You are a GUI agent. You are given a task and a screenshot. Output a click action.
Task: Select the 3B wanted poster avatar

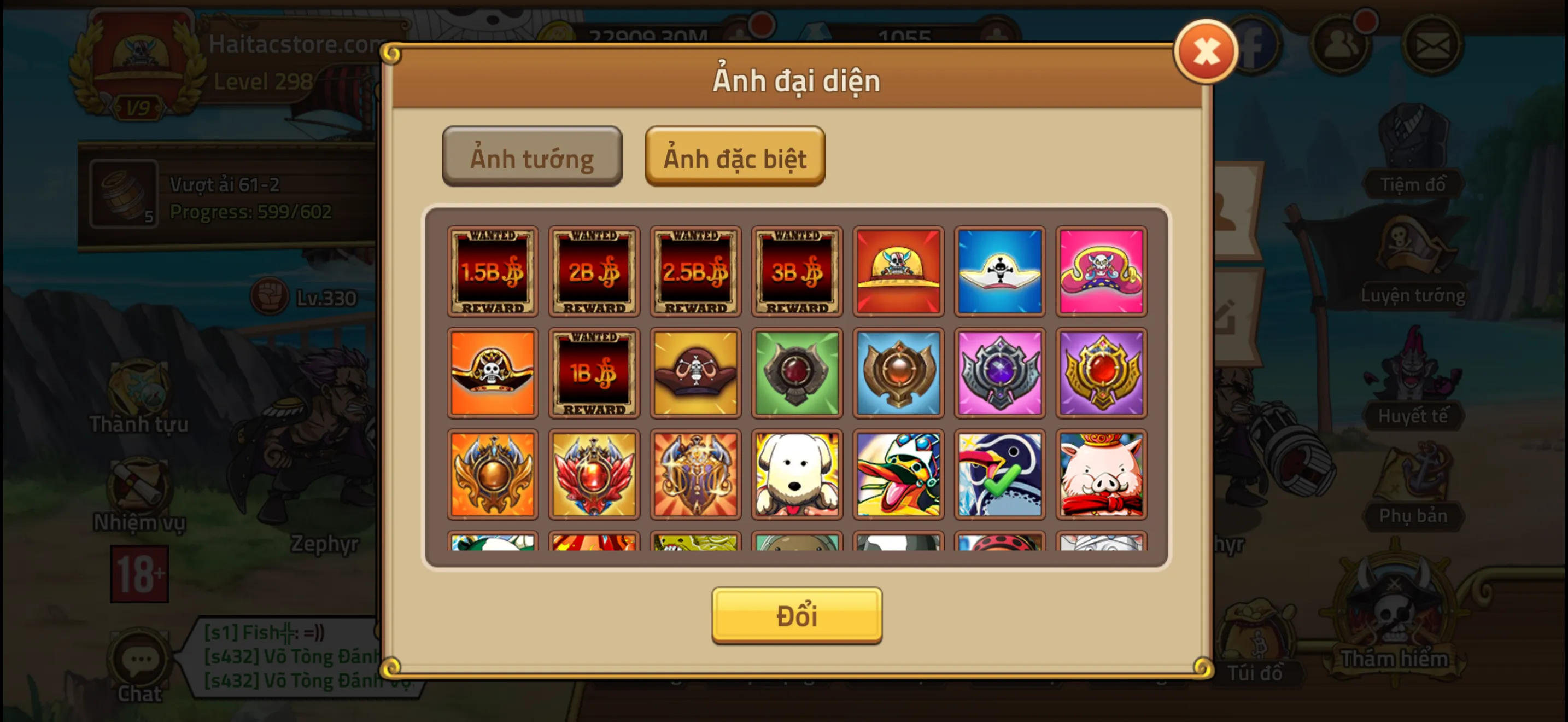pos(797,271)
